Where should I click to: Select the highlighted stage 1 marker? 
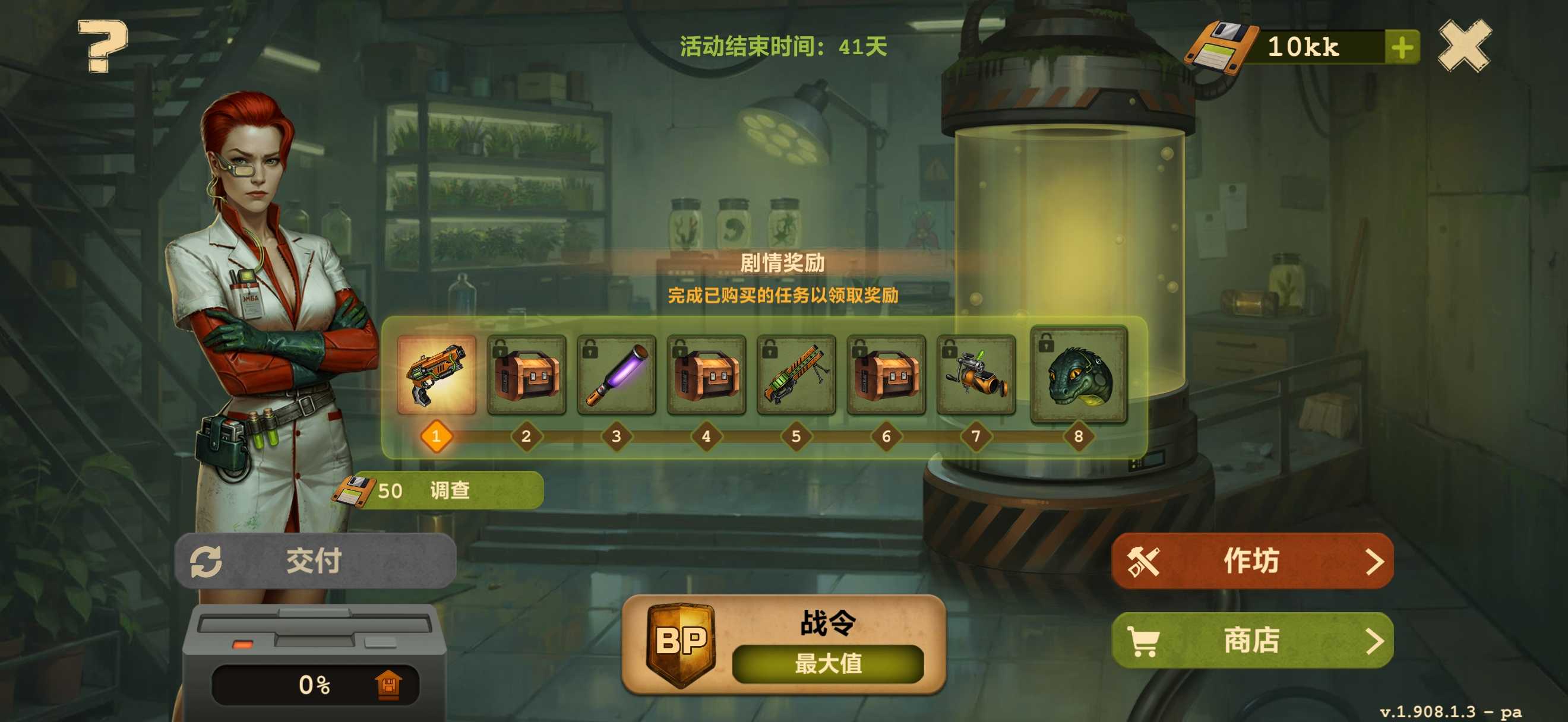(x=437, y=436)
